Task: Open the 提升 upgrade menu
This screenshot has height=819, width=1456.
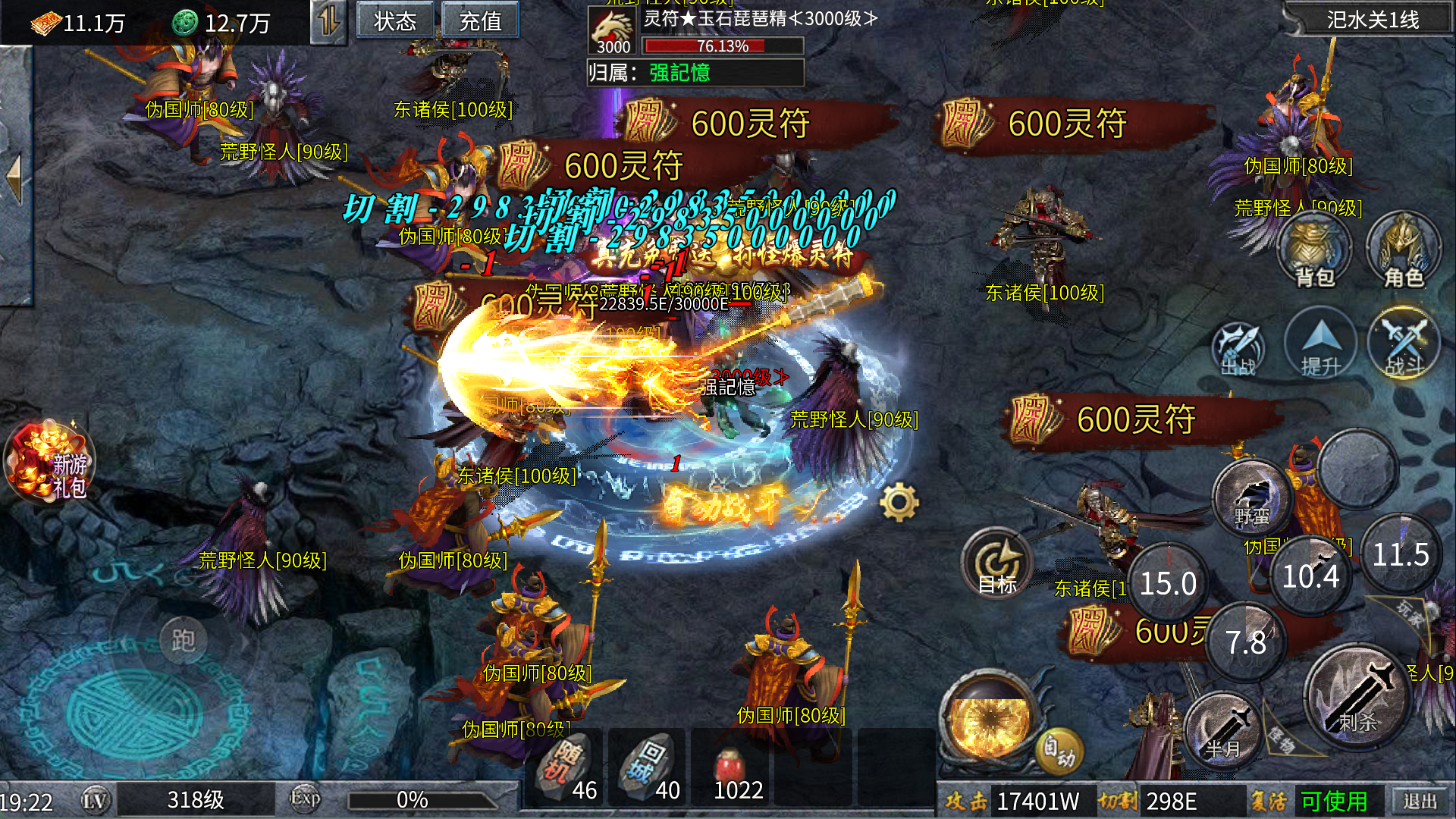Action: (x=1321, y=346)
